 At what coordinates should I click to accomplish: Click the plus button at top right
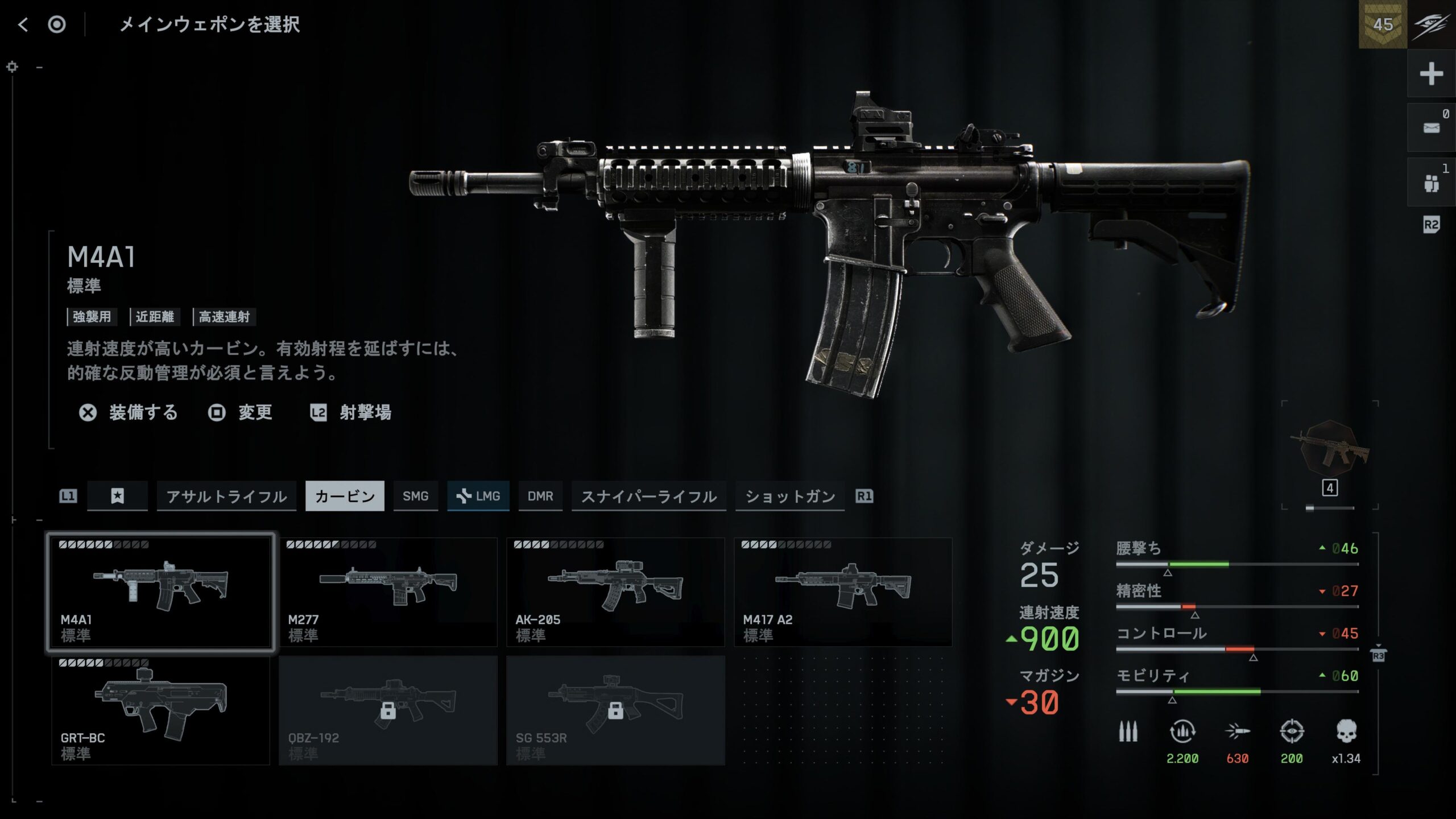[1431, 74]
